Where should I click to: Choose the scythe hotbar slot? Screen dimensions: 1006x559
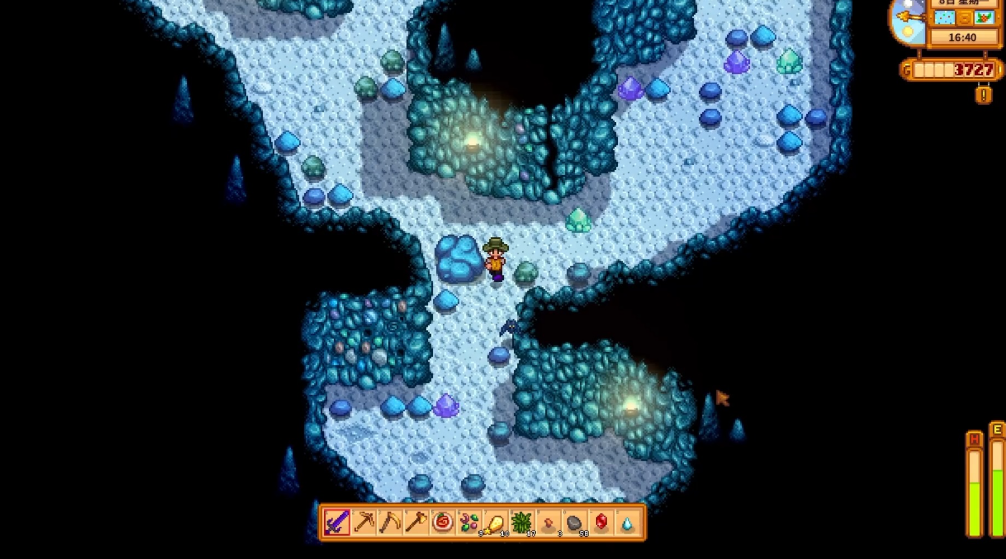coord(389,522)
